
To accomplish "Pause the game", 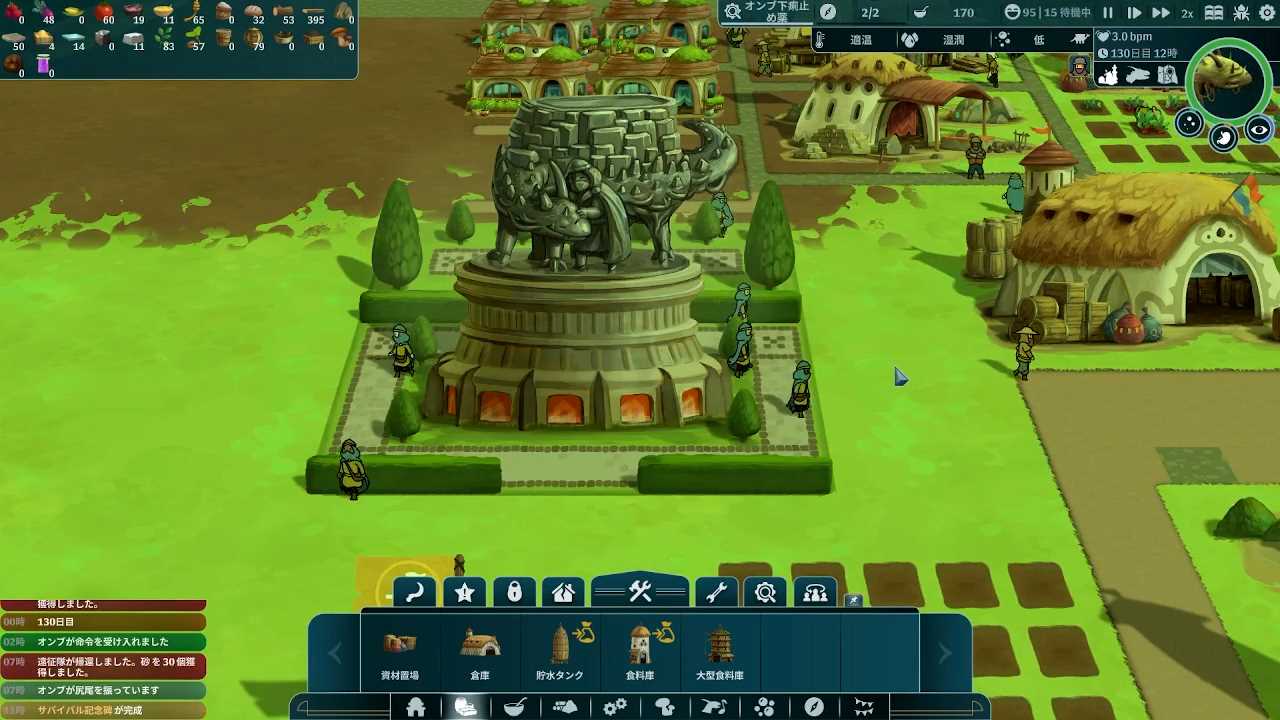I will [1108, 13].
